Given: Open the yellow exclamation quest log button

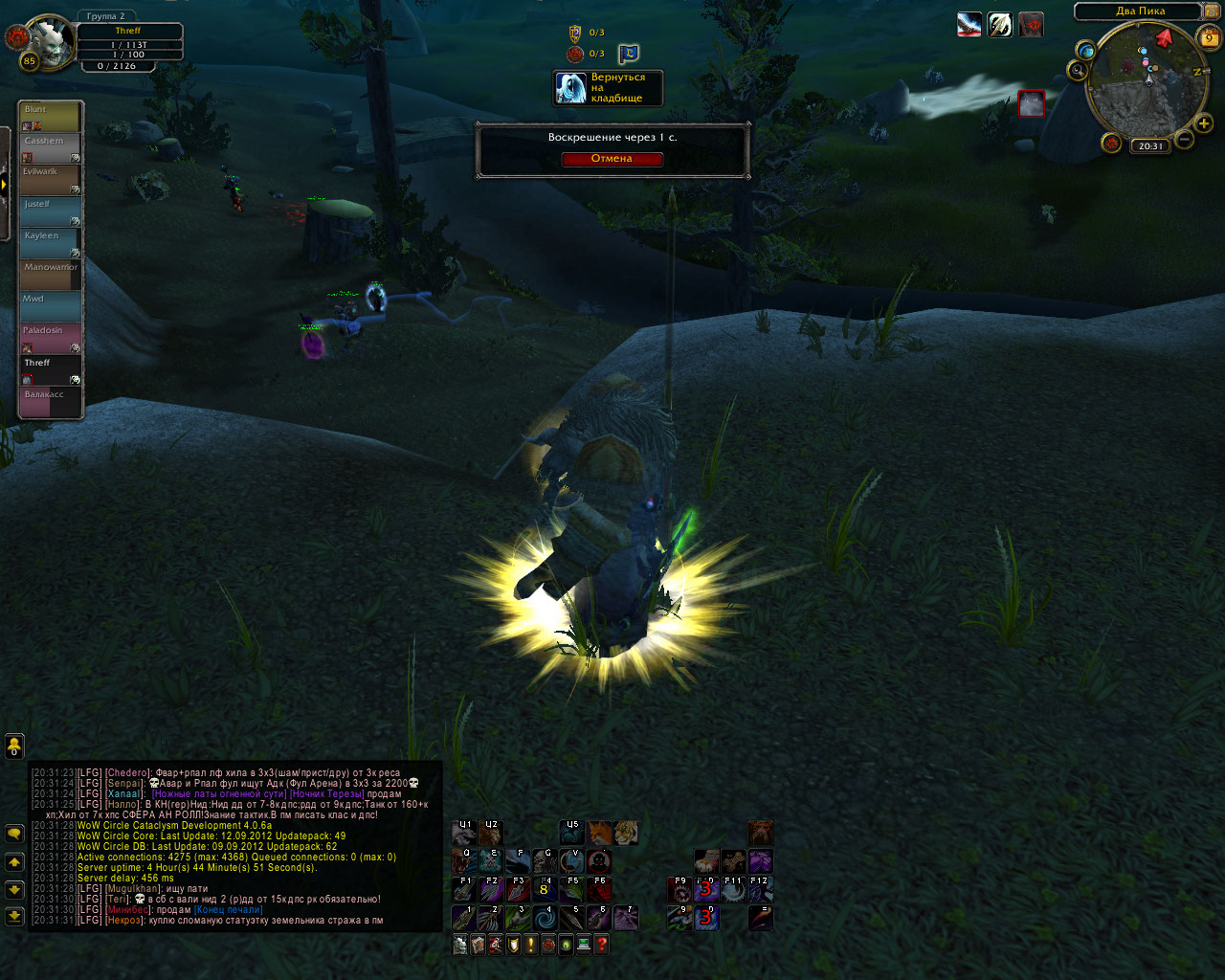Looking at the screenshot, I should pyautogui.click(x=530, y=946).
